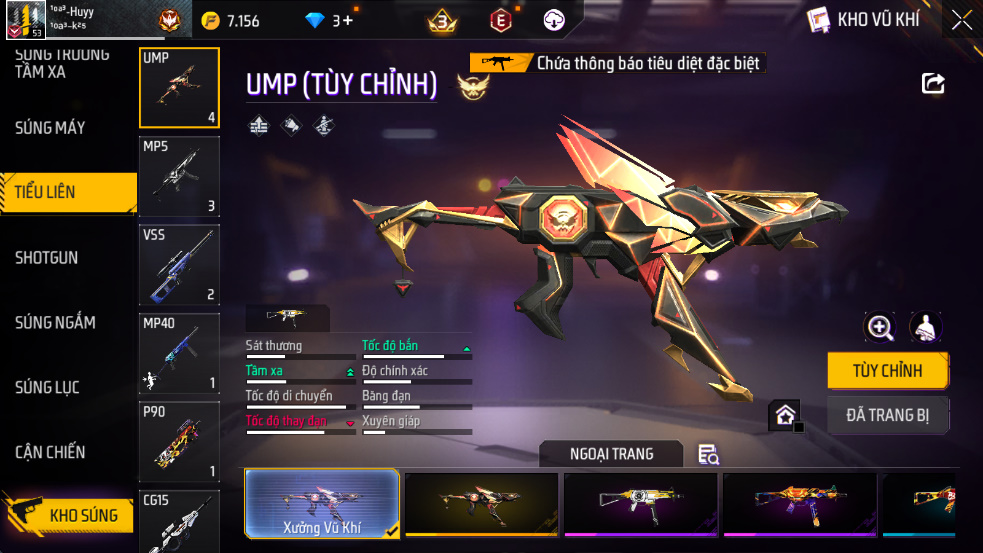Open the Ngoại Trang tab
983x553 pixels.
click(611, 454)
